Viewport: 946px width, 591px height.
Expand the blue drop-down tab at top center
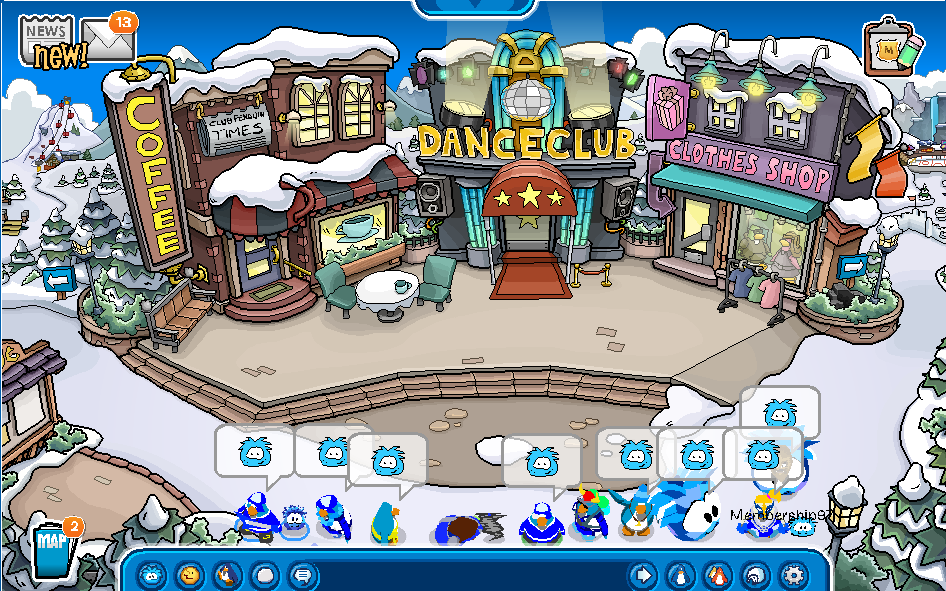[x=473, y=6]
